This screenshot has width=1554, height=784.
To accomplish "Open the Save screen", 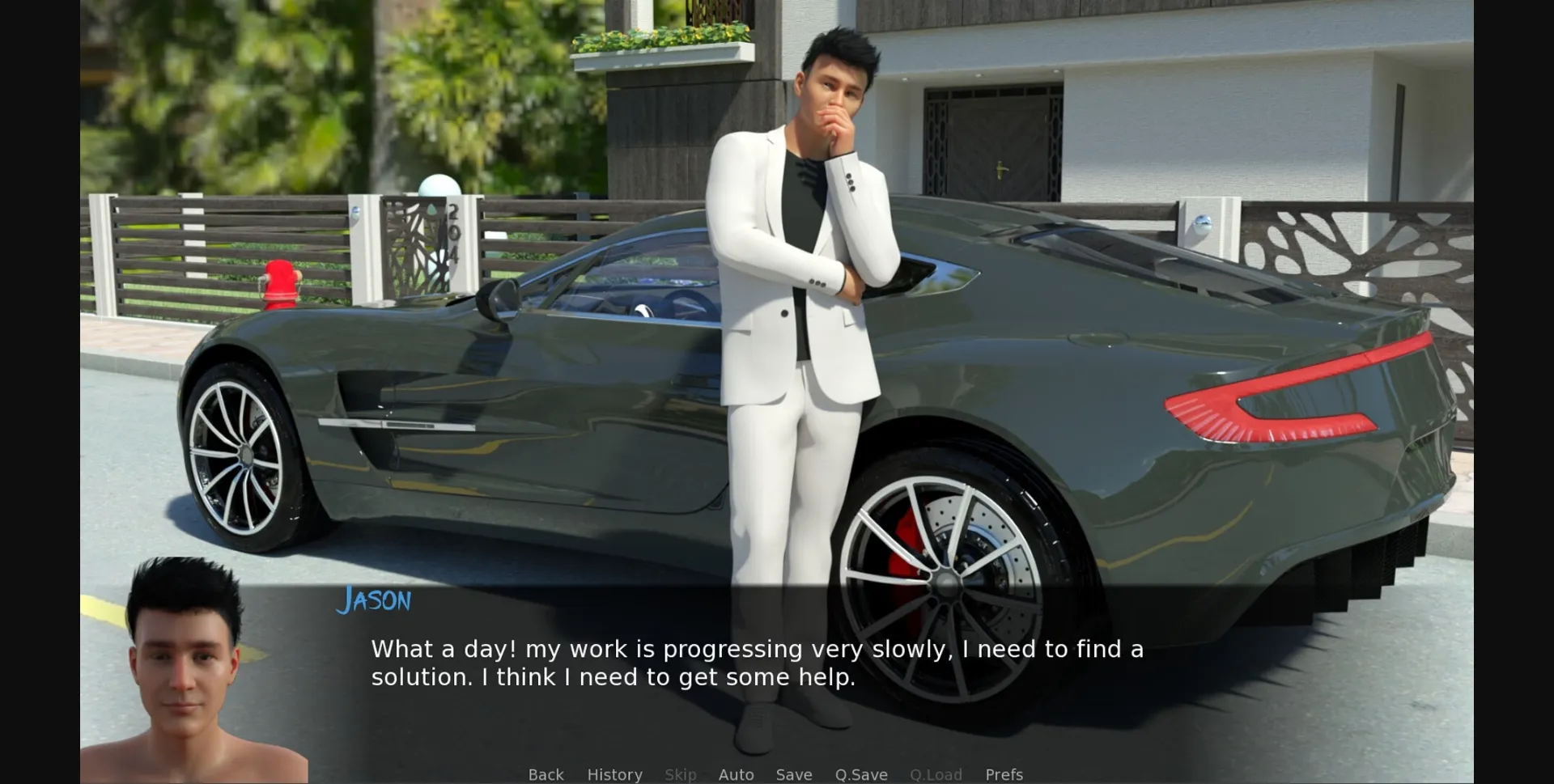I will [793, 774].
